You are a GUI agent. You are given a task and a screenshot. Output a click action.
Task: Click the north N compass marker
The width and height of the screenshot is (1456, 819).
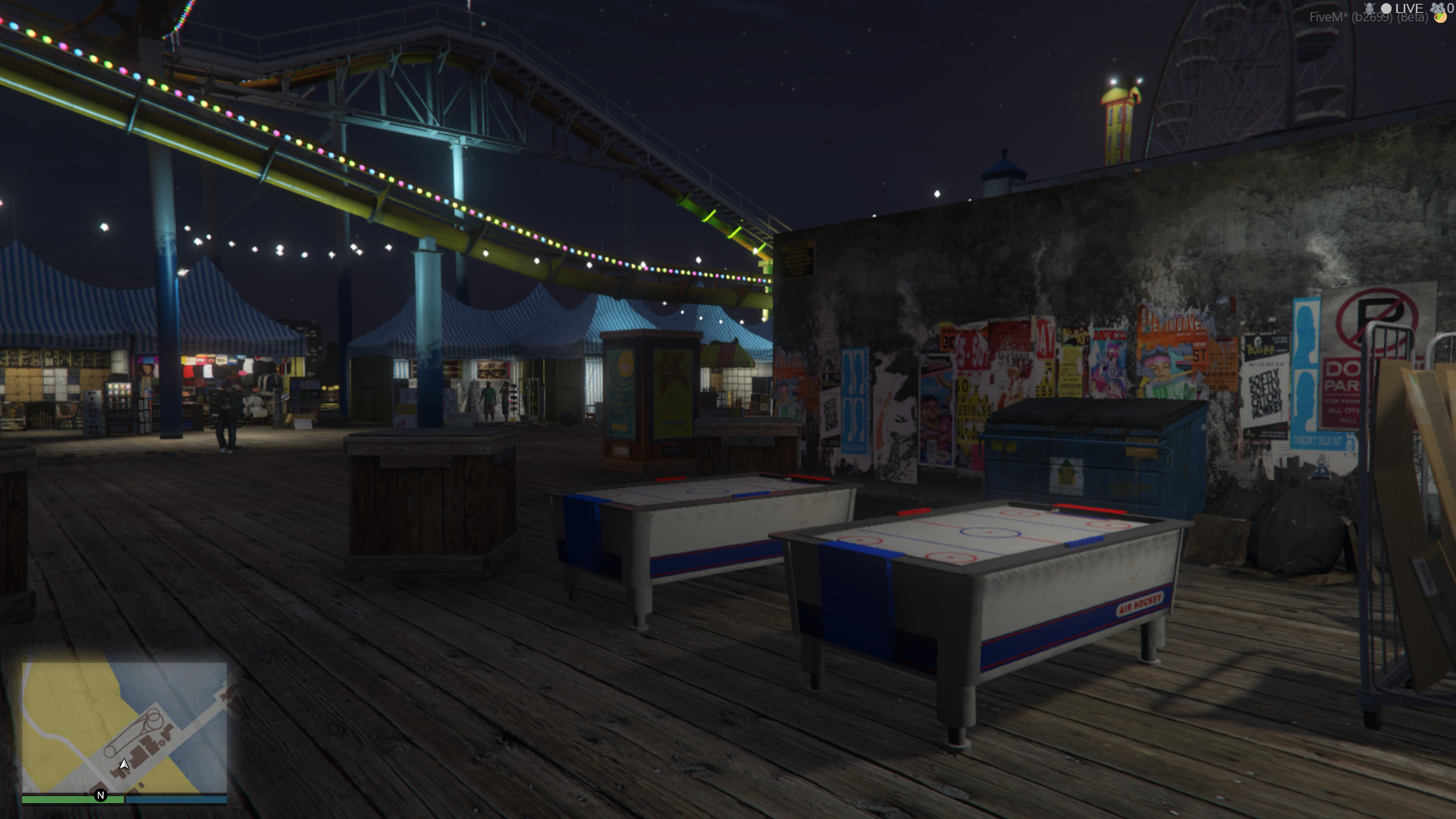(x=100, y=795)
